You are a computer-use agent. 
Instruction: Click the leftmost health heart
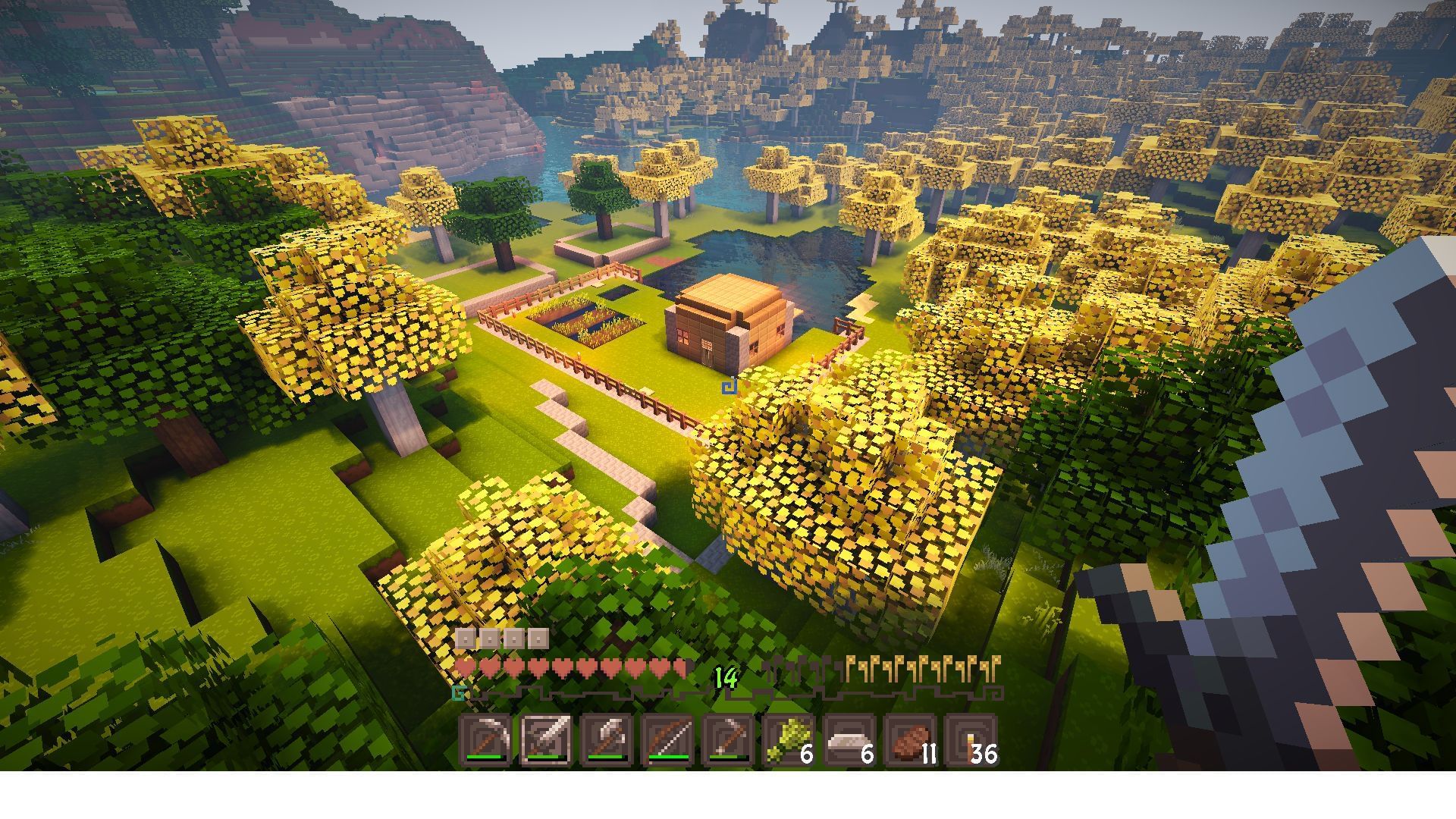465,667
